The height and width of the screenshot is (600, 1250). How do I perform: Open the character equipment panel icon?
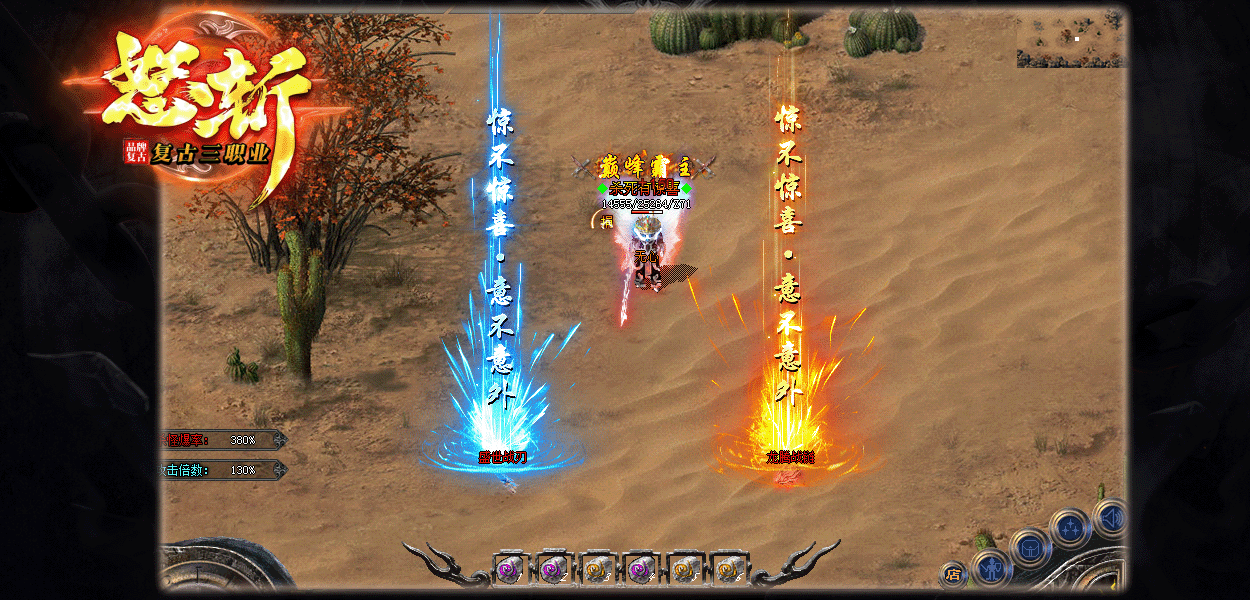(991, 567)
